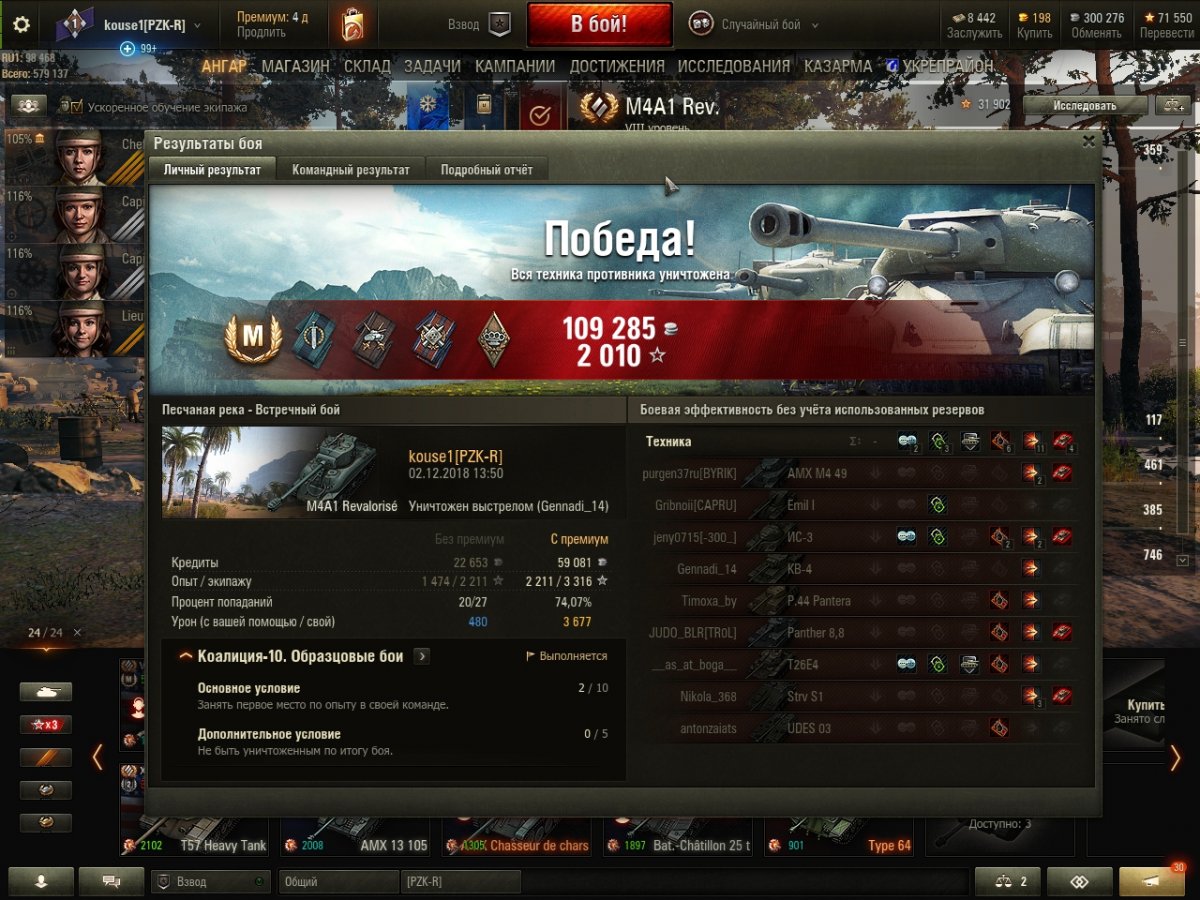
Task: Click the Исследовать research button
Action: pyautogui.click(x=1085, y=105)
